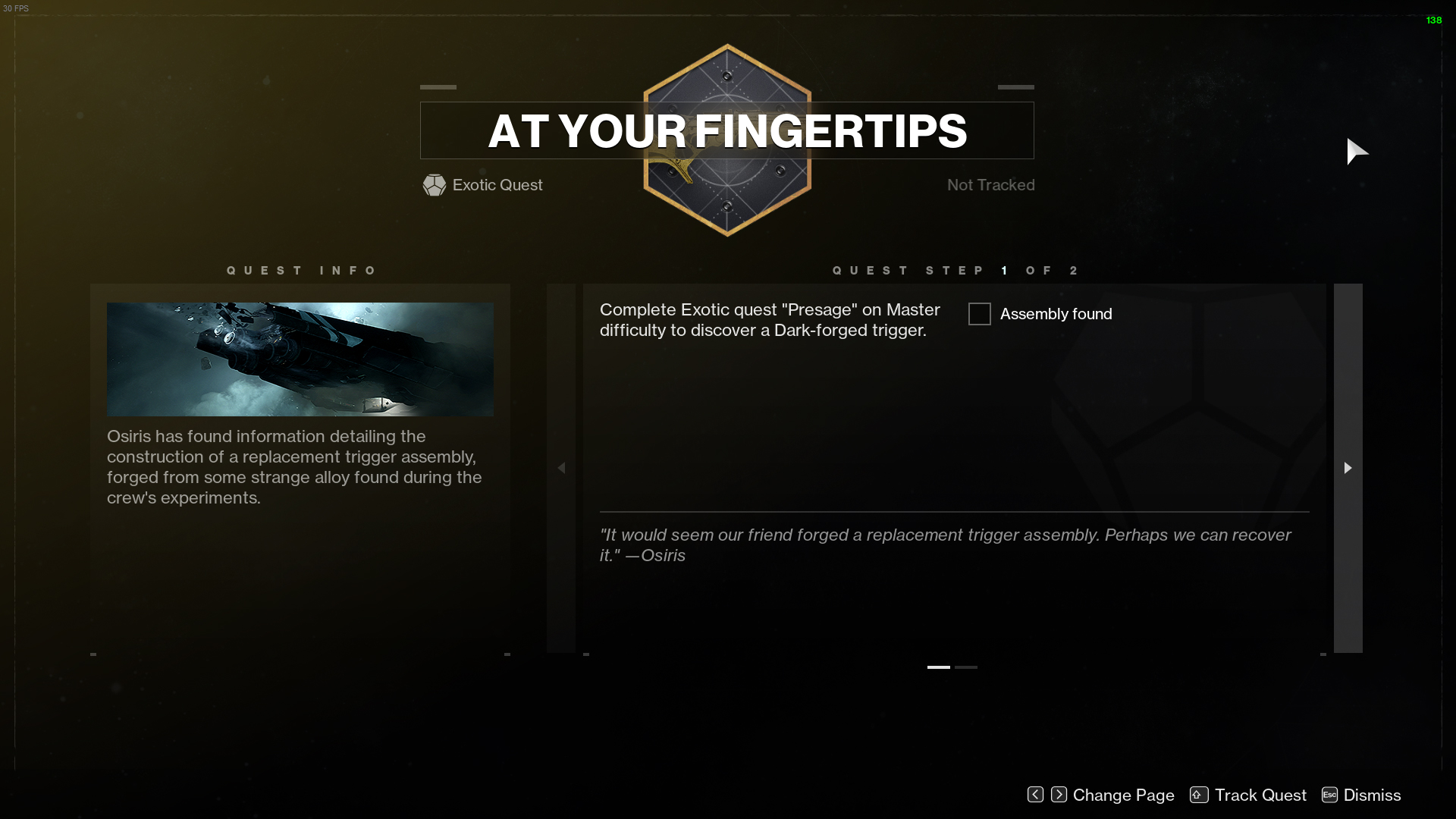
Task: Open page two via the second indicator dash
Action: click(x=967, y=667)
